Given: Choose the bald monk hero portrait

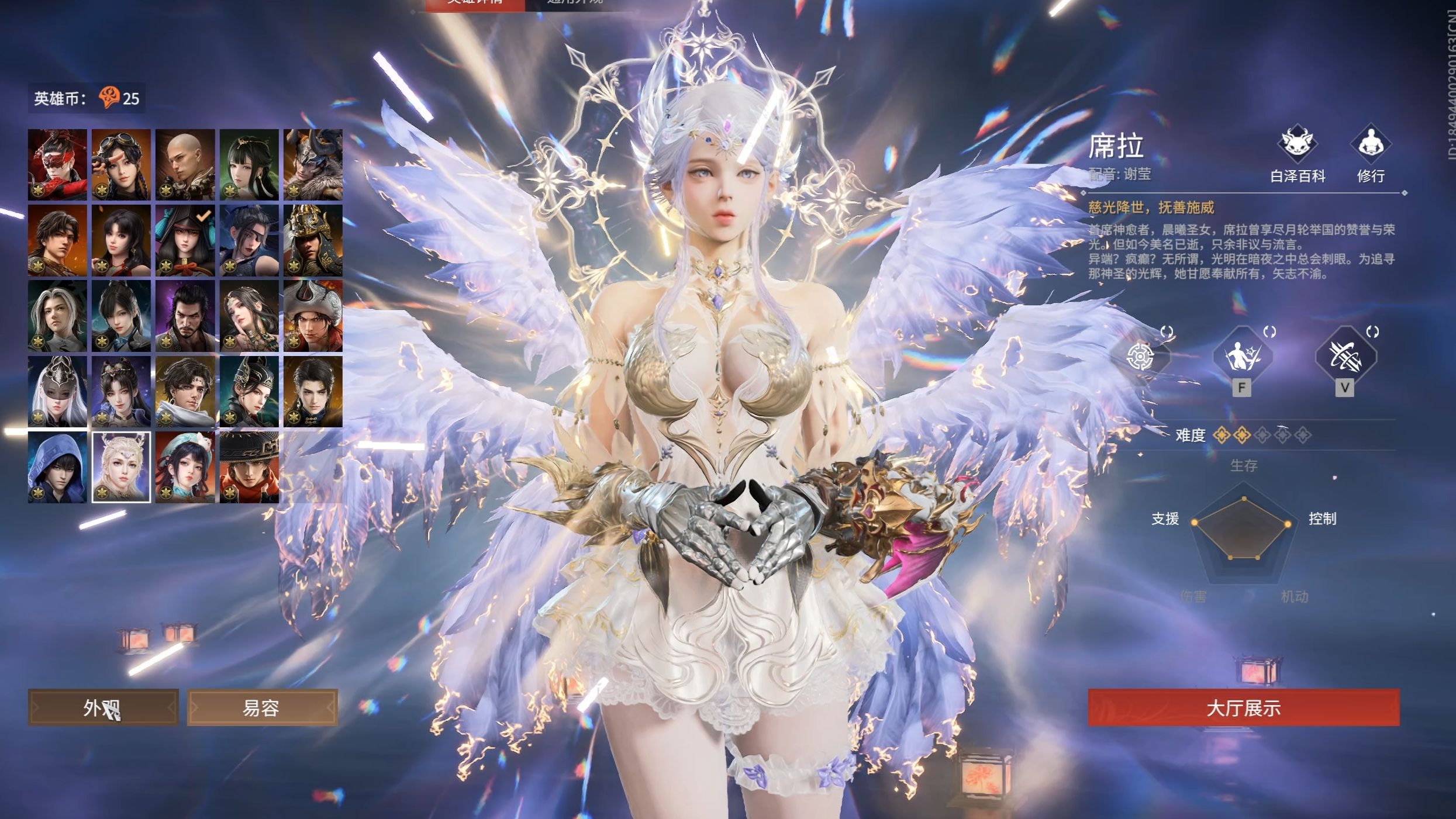Looking at the screenshot, I should [x=185, y=165].
